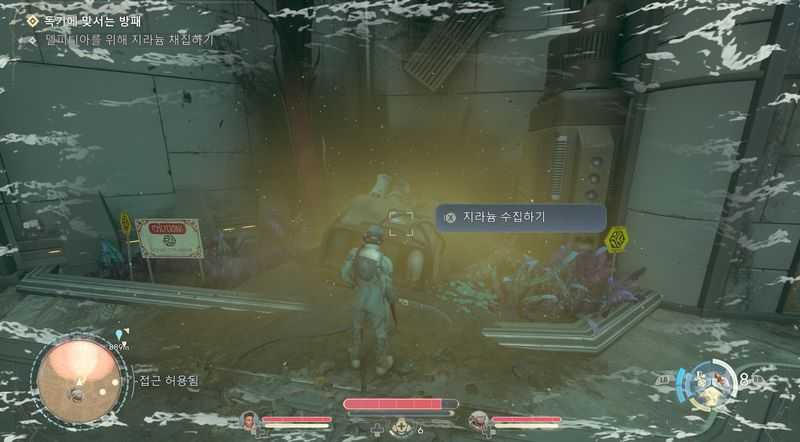
Task: Click the consumable item icon at bottom center
Action: [400, 426]
